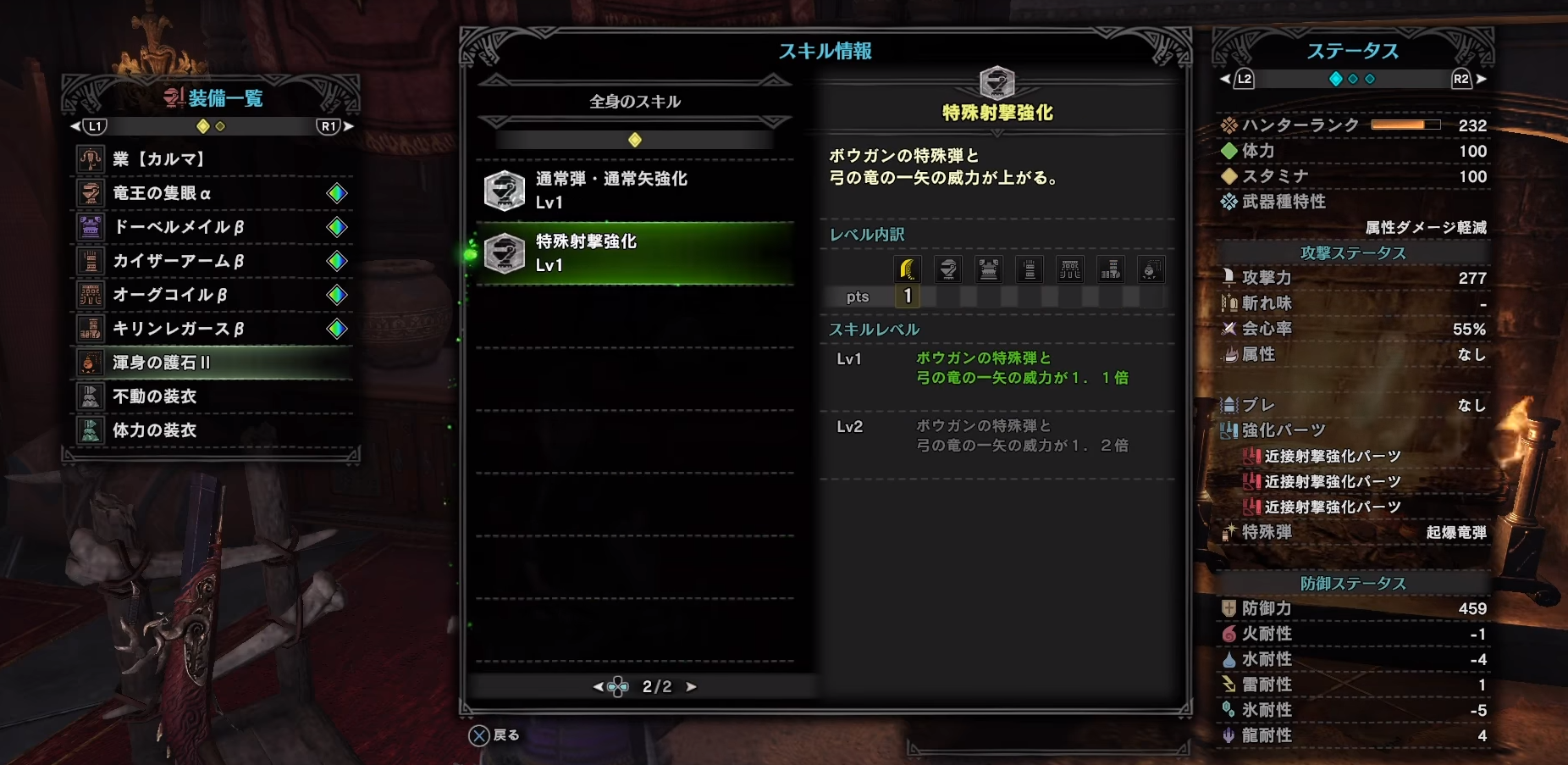Click the right arrow of the equipment list
The image size is (1568, 765).
click(x=349, y=126)
